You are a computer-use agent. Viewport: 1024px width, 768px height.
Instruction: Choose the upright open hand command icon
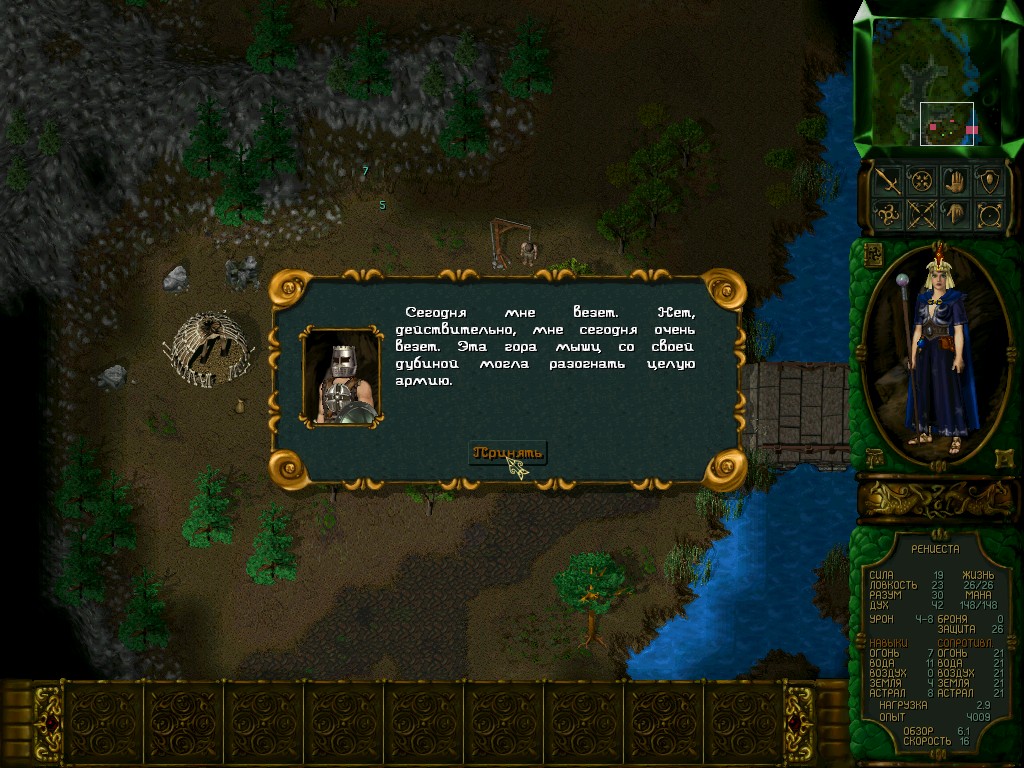coord(956,180)
